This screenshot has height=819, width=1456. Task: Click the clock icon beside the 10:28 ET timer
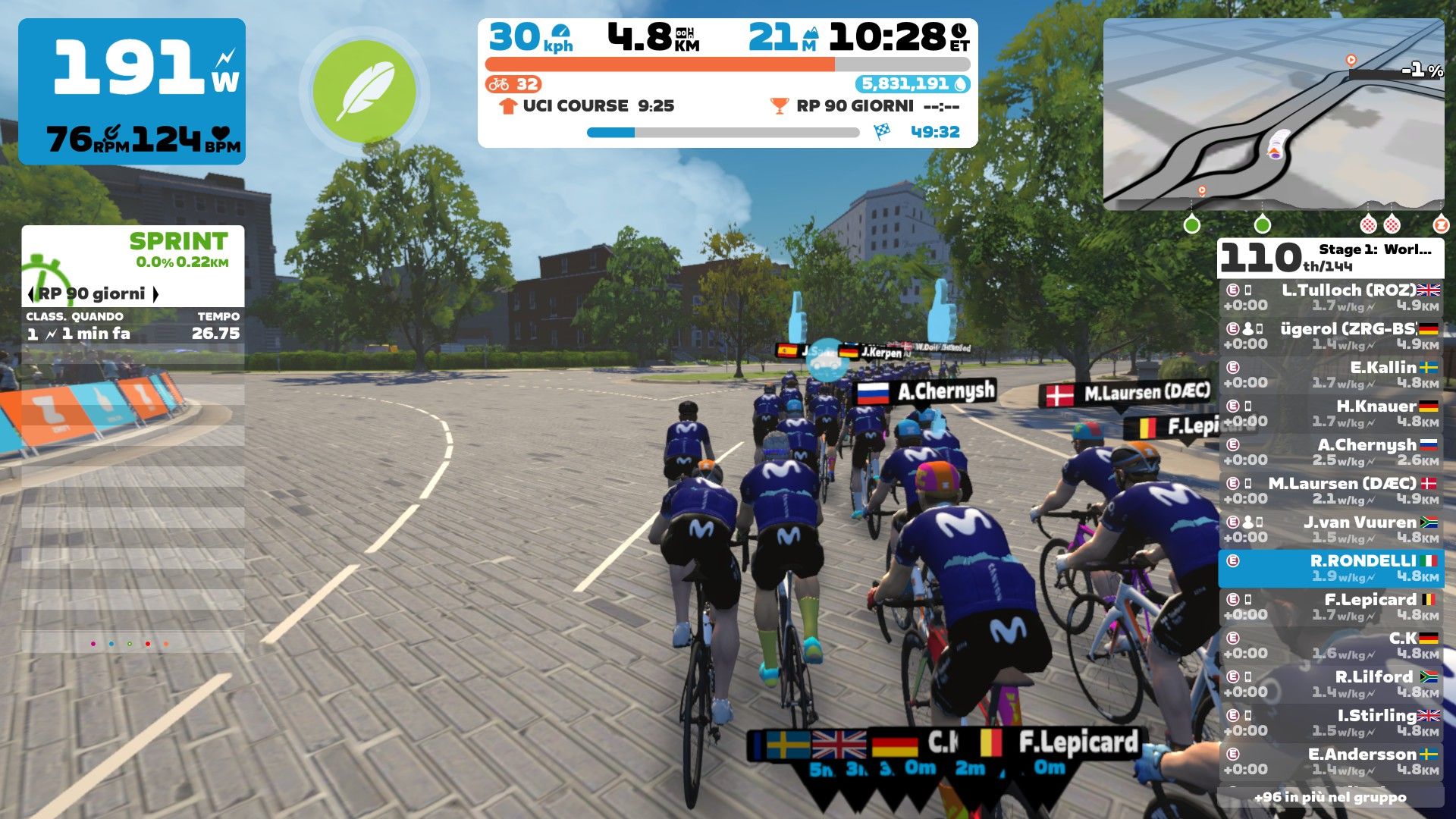tap(960, 33)
